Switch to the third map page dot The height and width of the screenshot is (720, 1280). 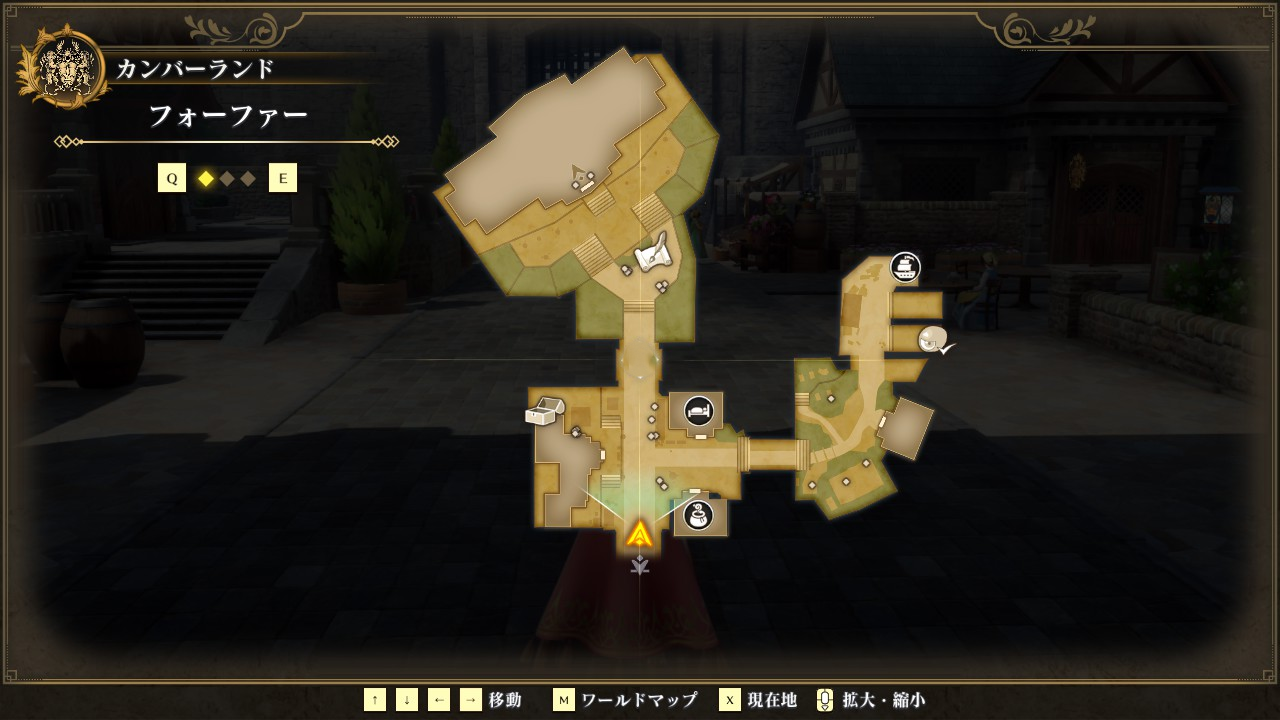[x=248, y=179]
